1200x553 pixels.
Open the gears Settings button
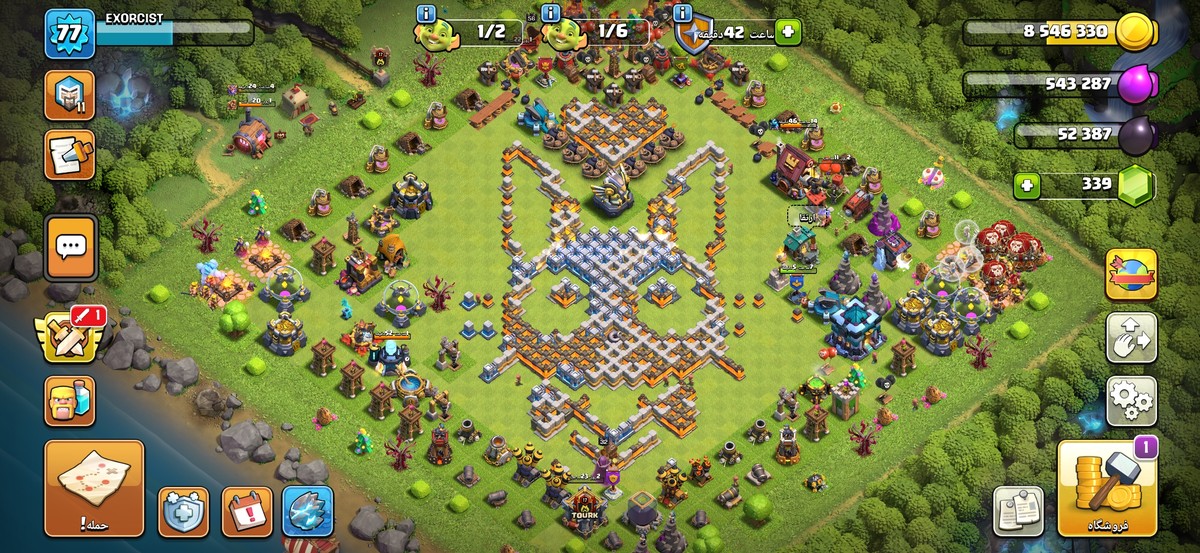point(1130,401)
